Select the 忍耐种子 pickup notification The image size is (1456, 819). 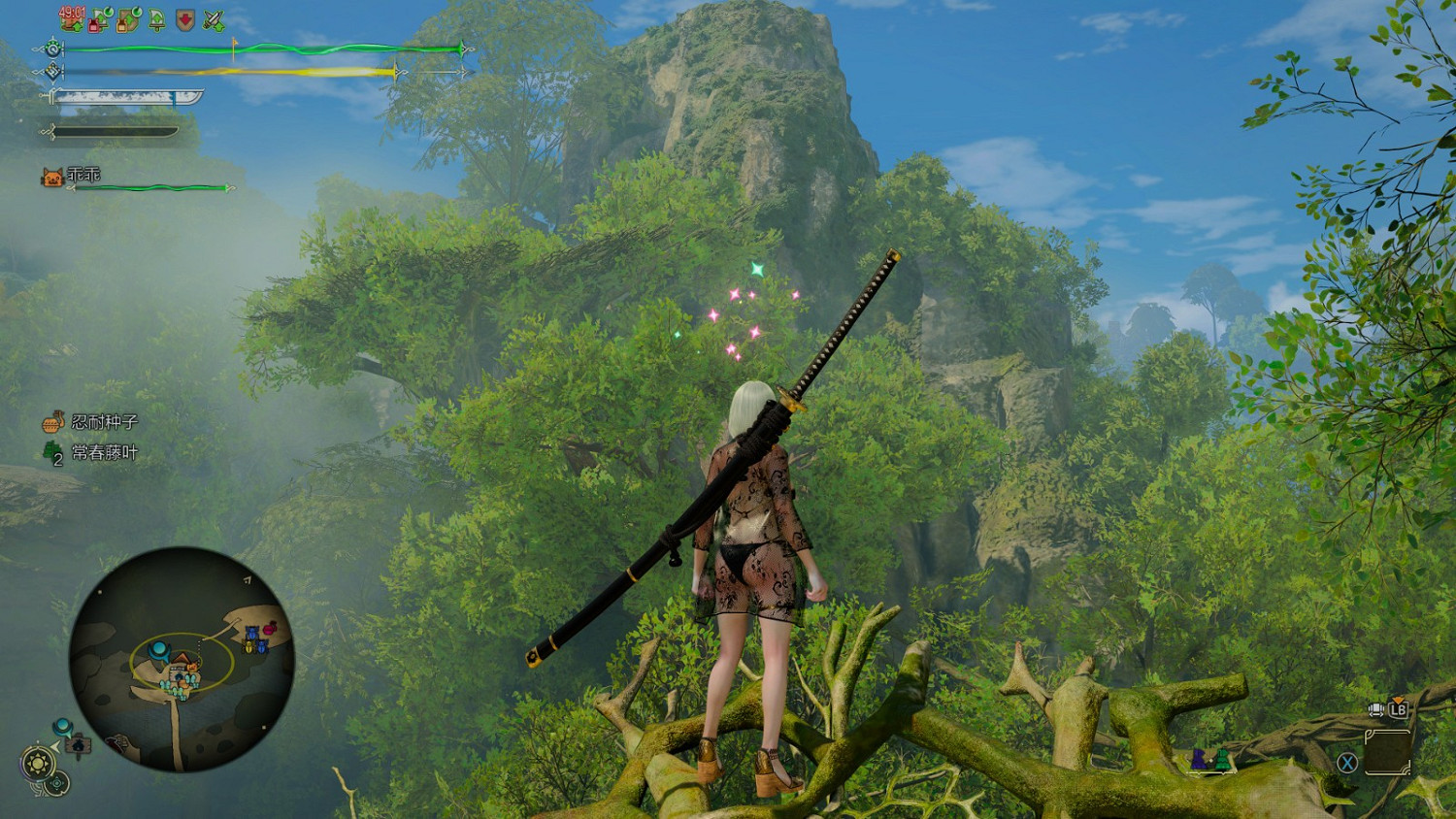click(x=90, y=422)
